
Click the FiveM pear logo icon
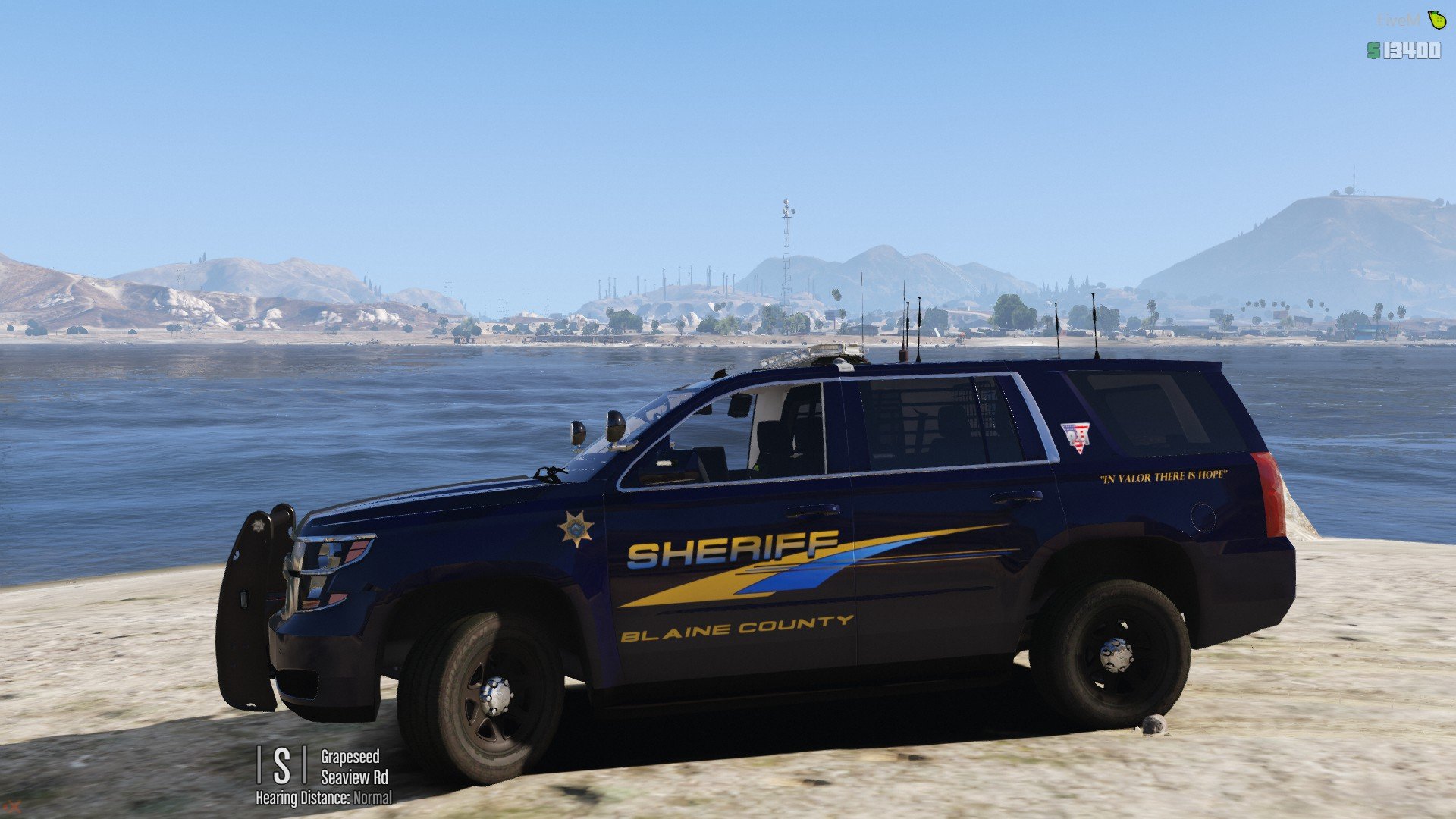click(x=1436, y=19)
